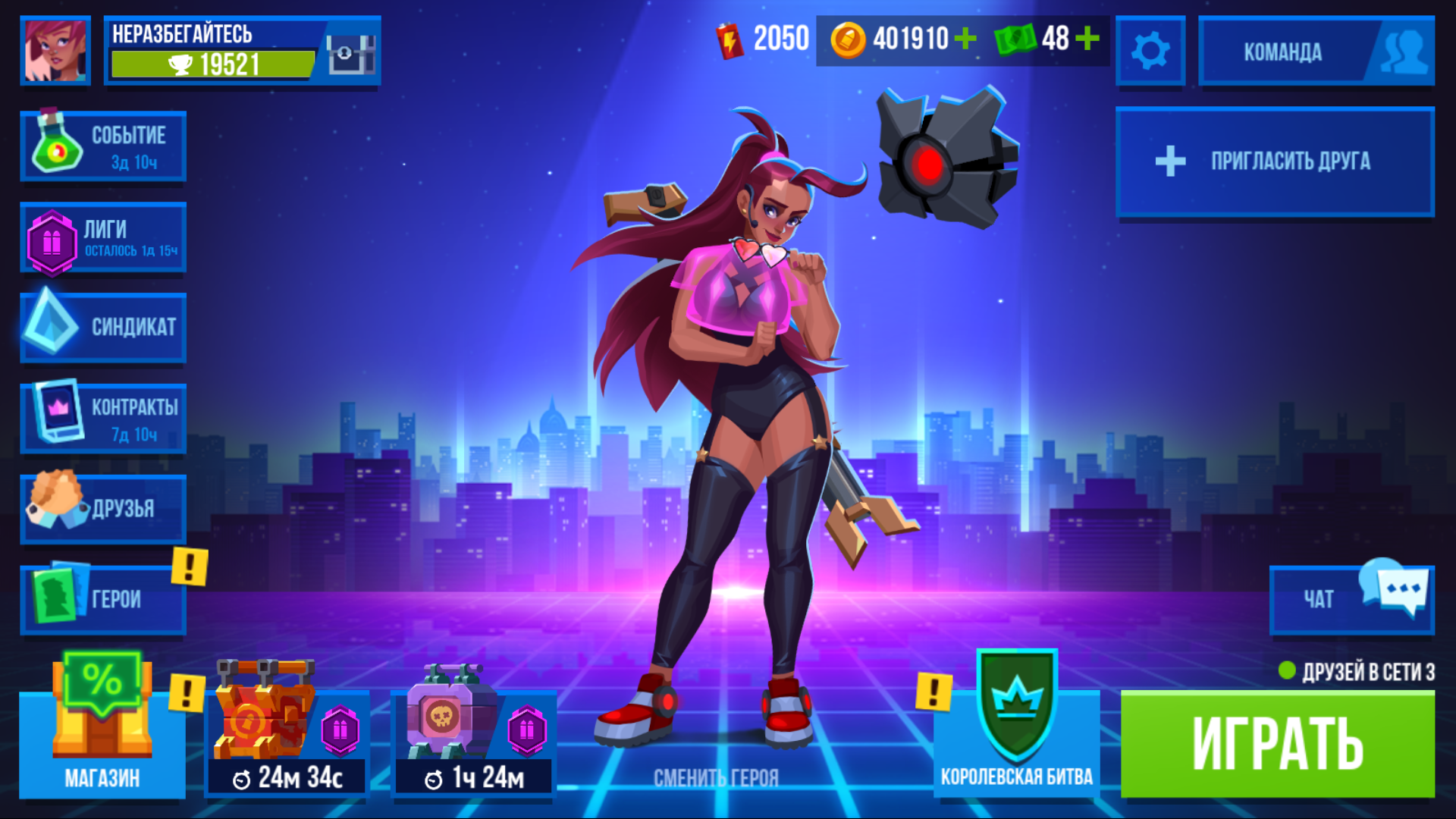Image resolution: width=1456 pixels, height=819 pixels.
Task: Open the Событие event menu
Action: [103, 146]
